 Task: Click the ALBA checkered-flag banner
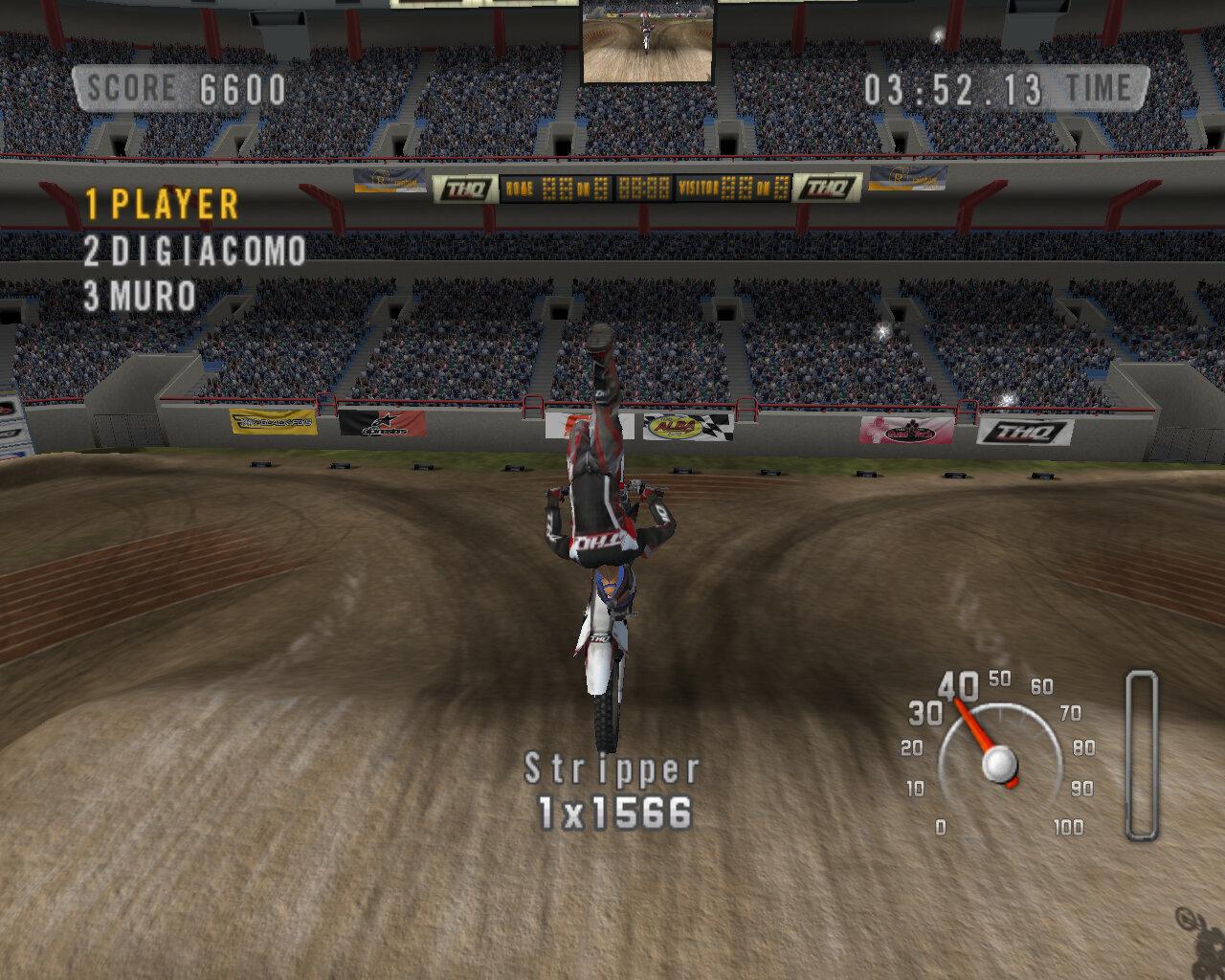(673, 429)
